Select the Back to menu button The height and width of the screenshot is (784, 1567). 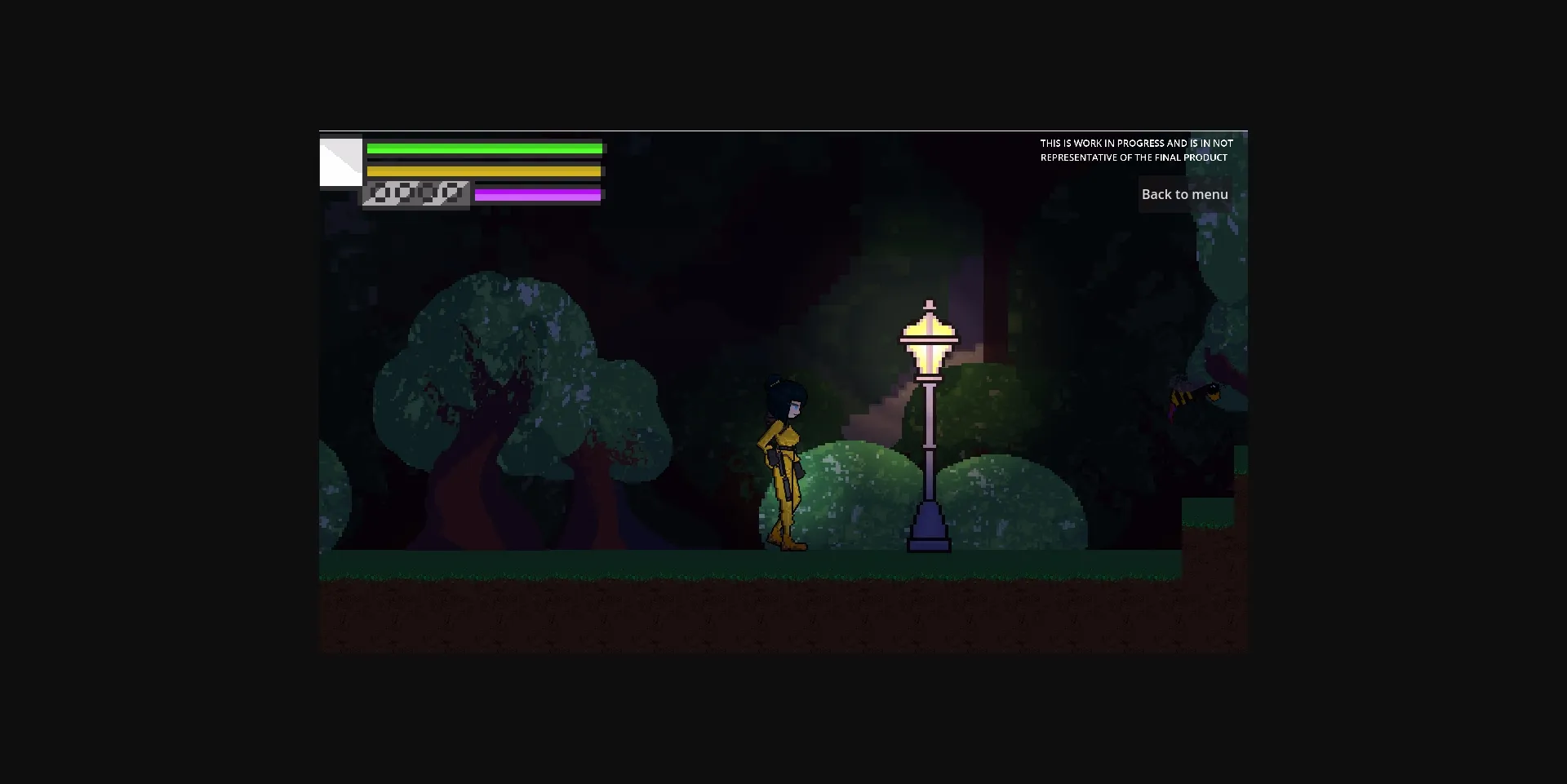pos(1185,194)
